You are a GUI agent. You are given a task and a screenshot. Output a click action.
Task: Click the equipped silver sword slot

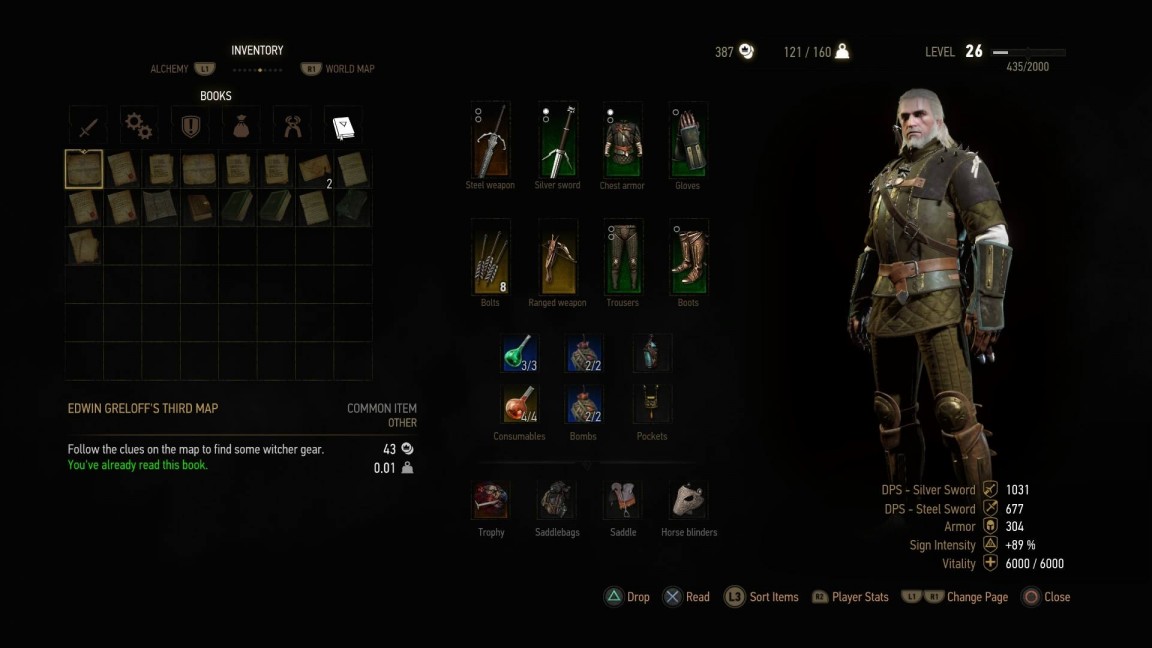pos(557,141)
